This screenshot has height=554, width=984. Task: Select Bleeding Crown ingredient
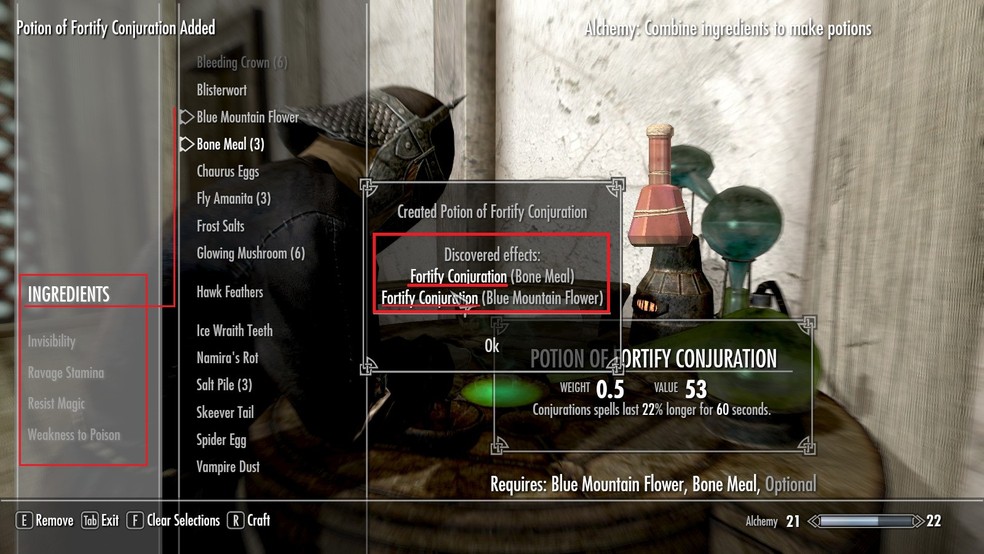coord(241,63)
